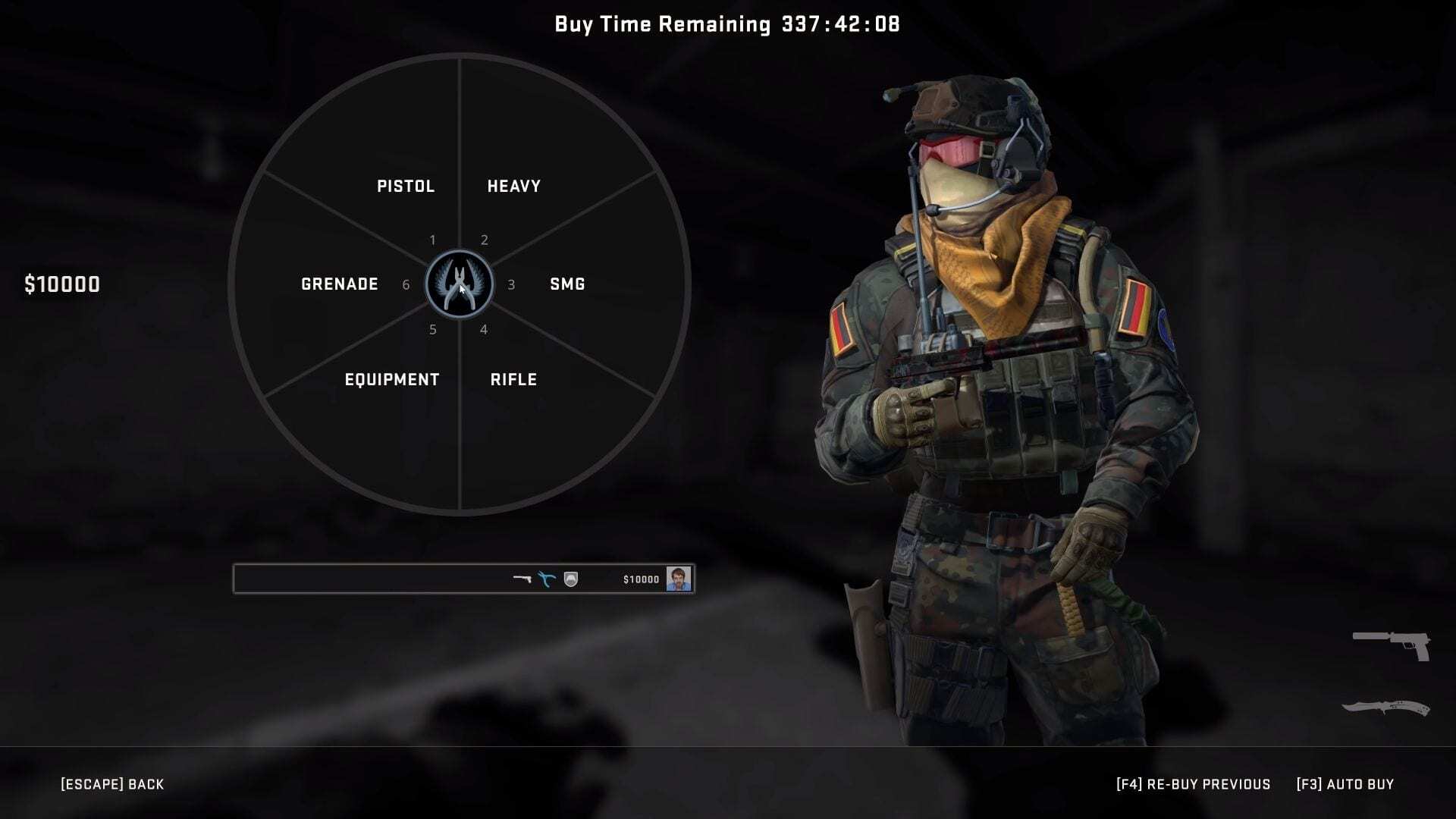Click the player avatar in the loadout bar
Screen dimensions: 1456x819
[678, 579]
